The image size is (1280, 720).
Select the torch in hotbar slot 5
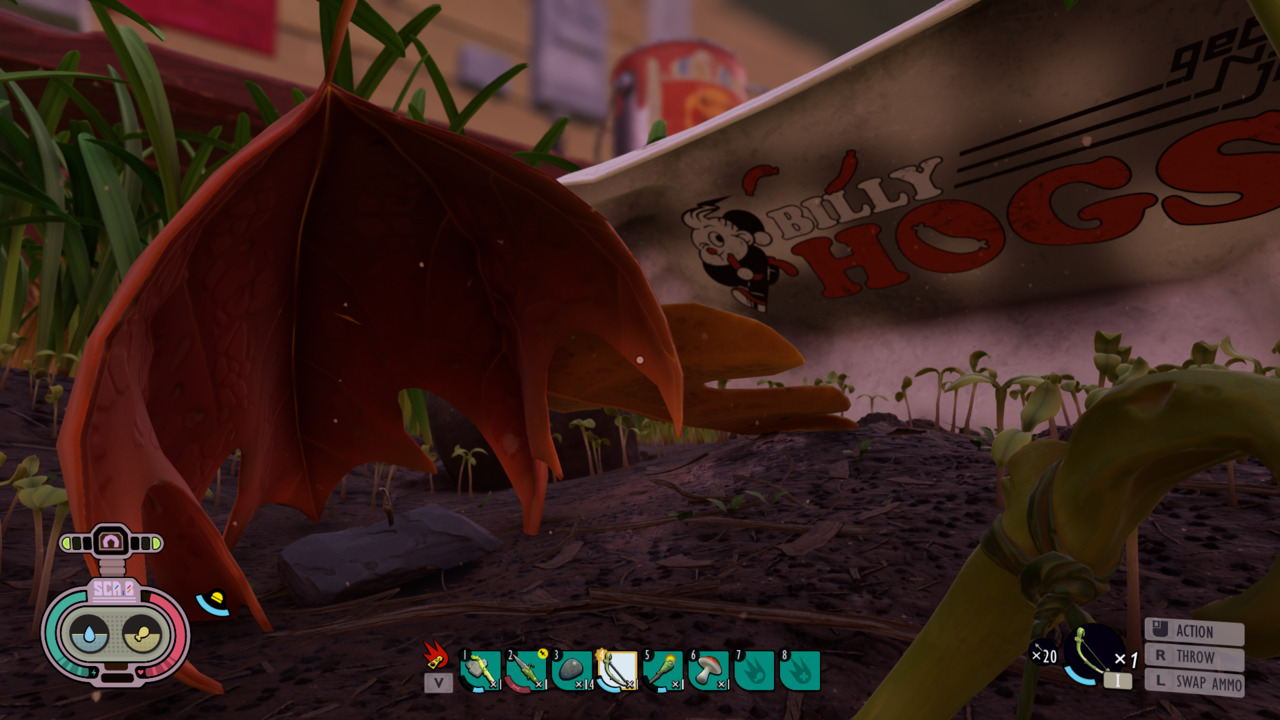(x=662, y=668)
